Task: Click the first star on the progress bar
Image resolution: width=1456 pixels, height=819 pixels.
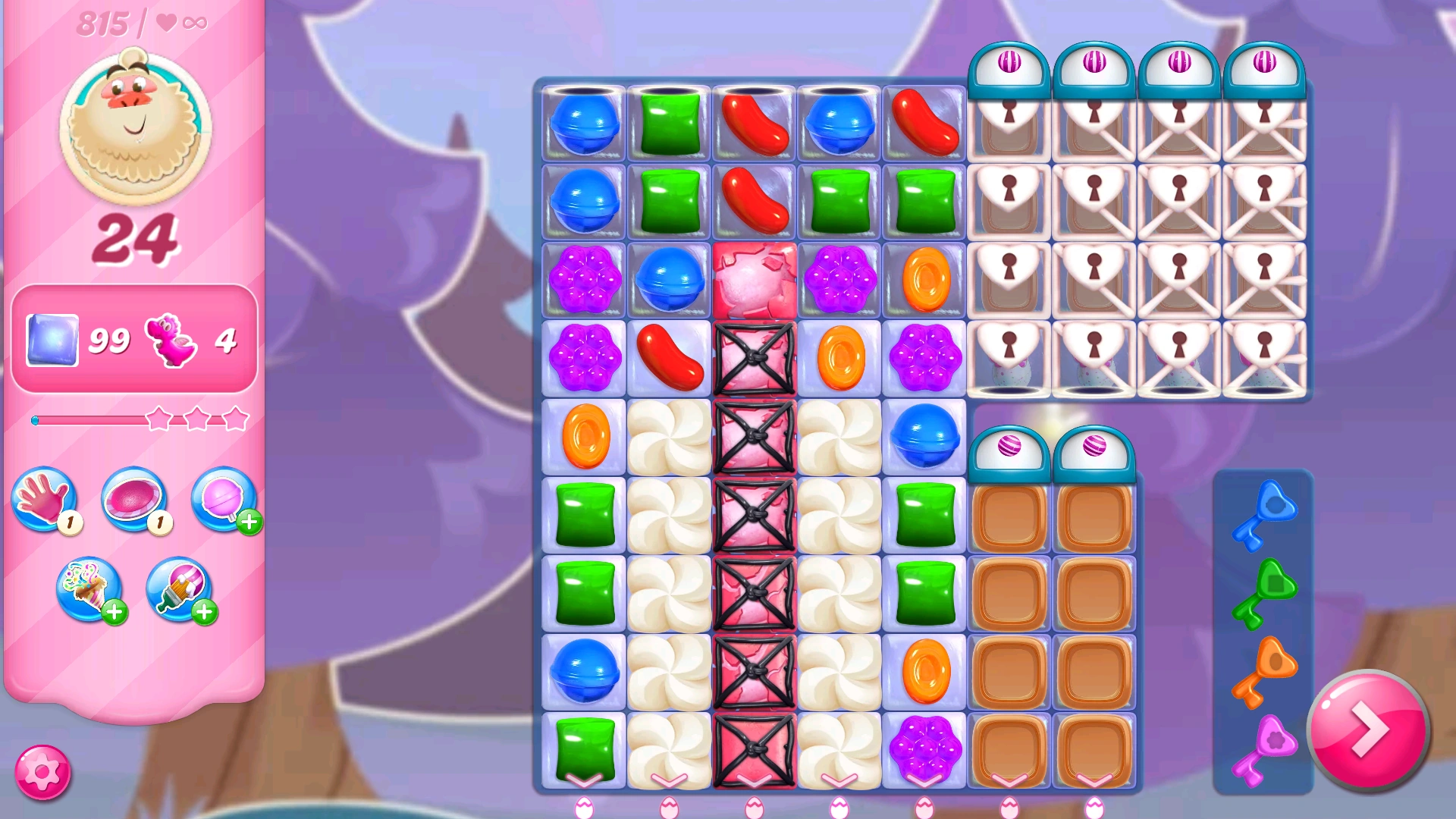Action: (x=157, y=417)
